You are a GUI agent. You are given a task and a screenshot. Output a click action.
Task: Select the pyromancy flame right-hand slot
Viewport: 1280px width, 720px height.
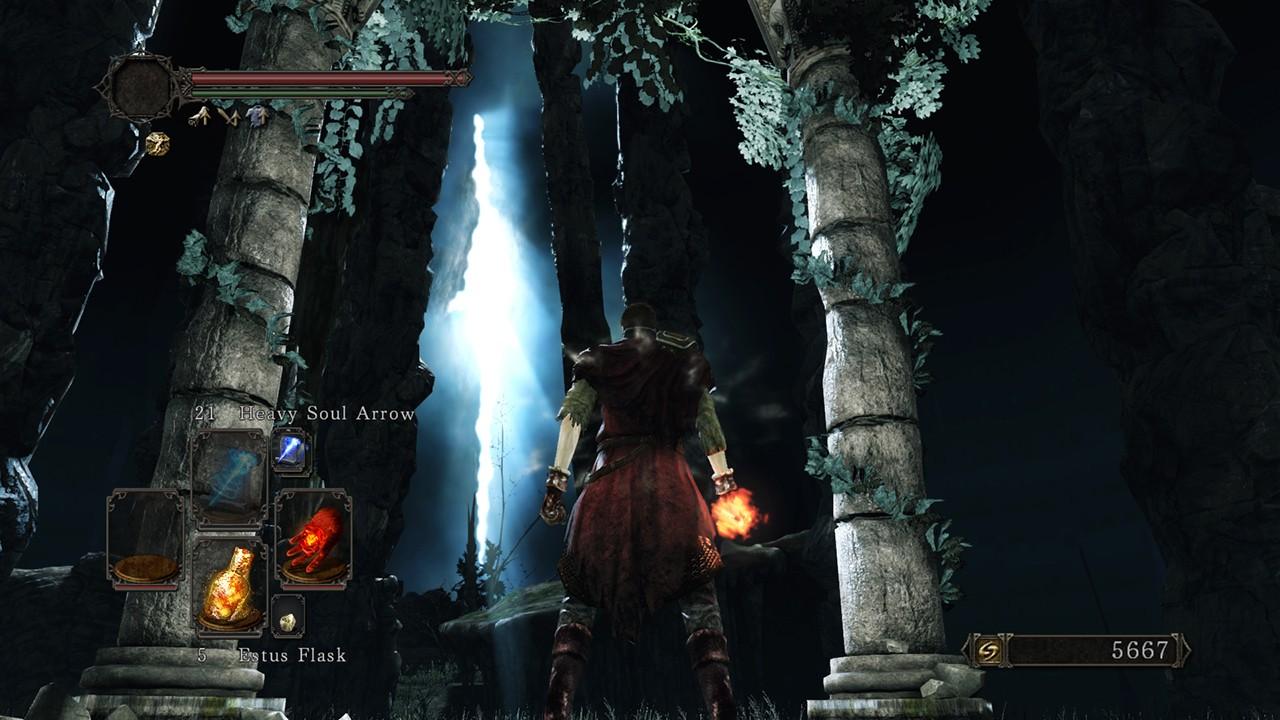tap(313, 537)
